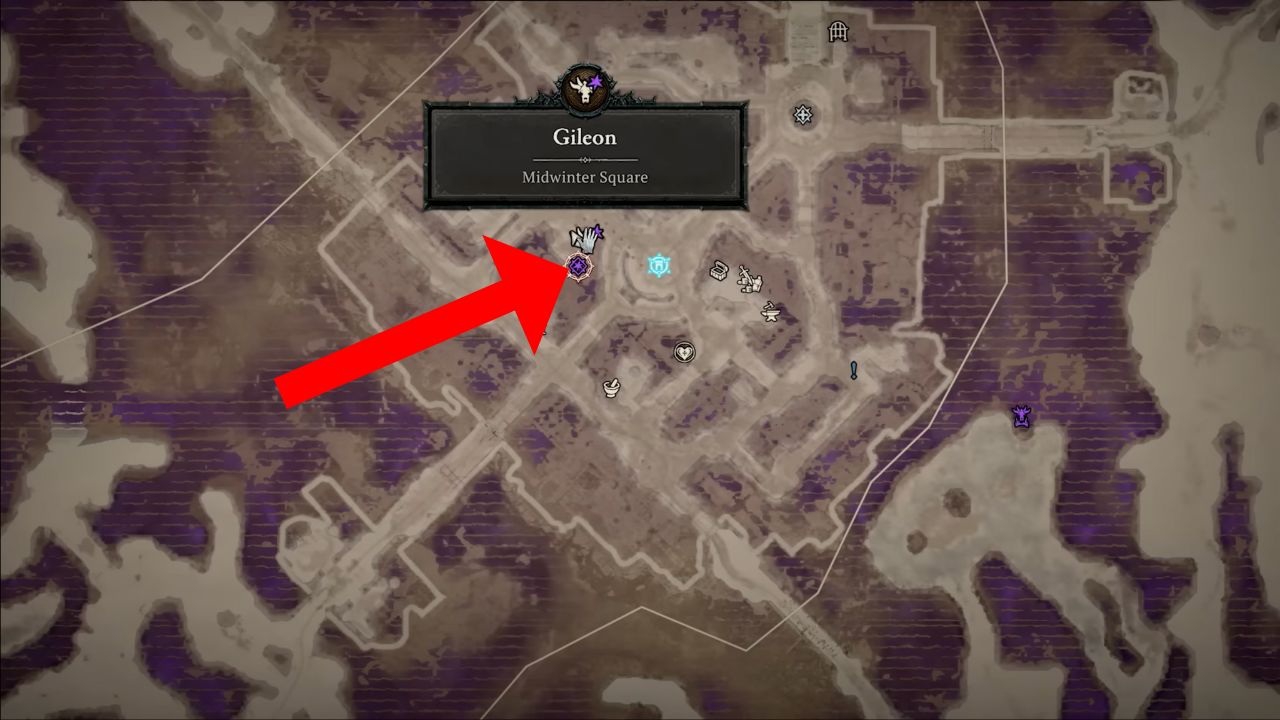Click the armor vendor gloves icon near the tooltip
This screenshot has width=1280, height=720.
pos(586,237)
